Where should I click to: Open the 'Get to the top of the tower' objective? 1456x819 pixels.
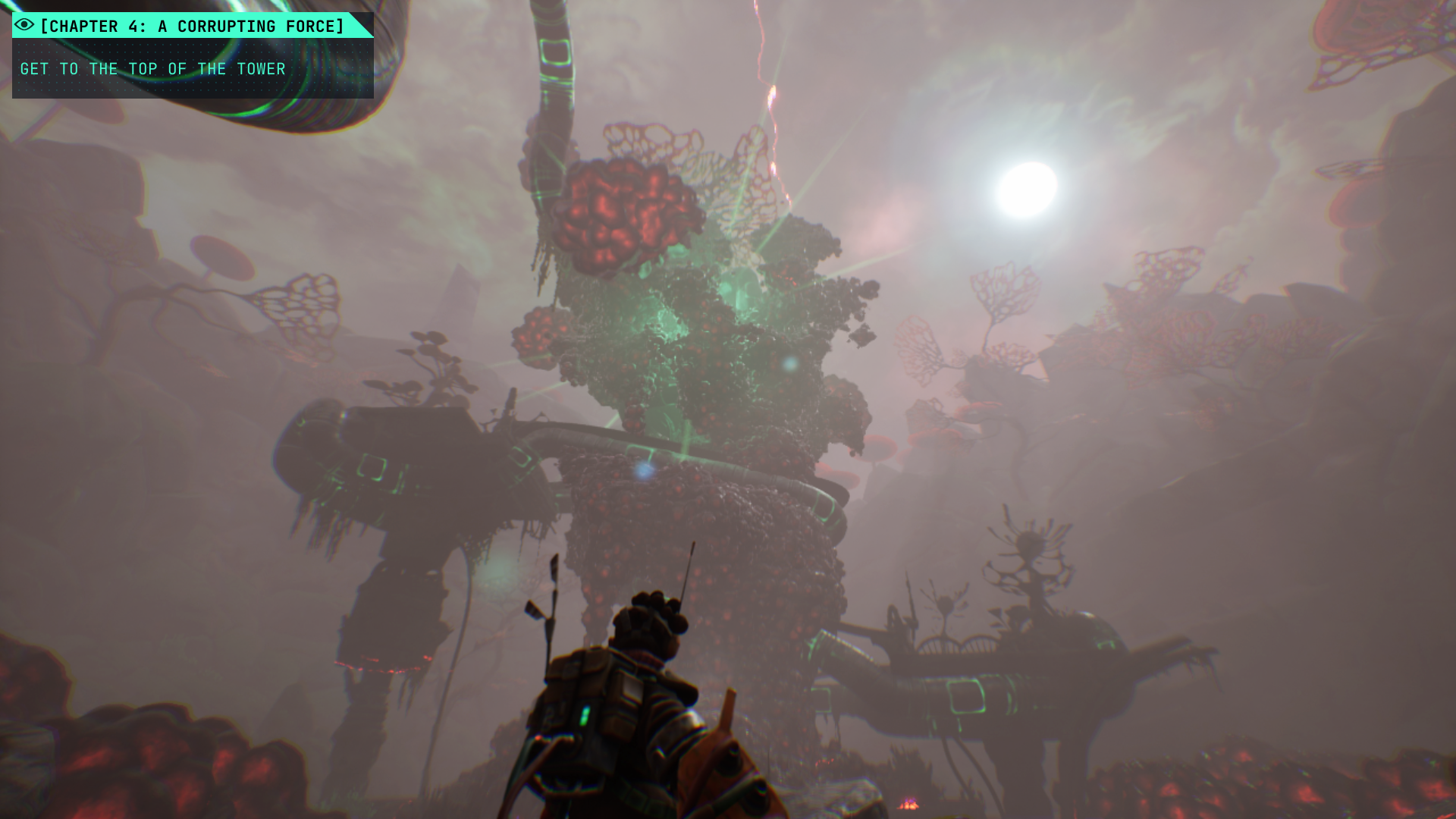click(153, 69)
